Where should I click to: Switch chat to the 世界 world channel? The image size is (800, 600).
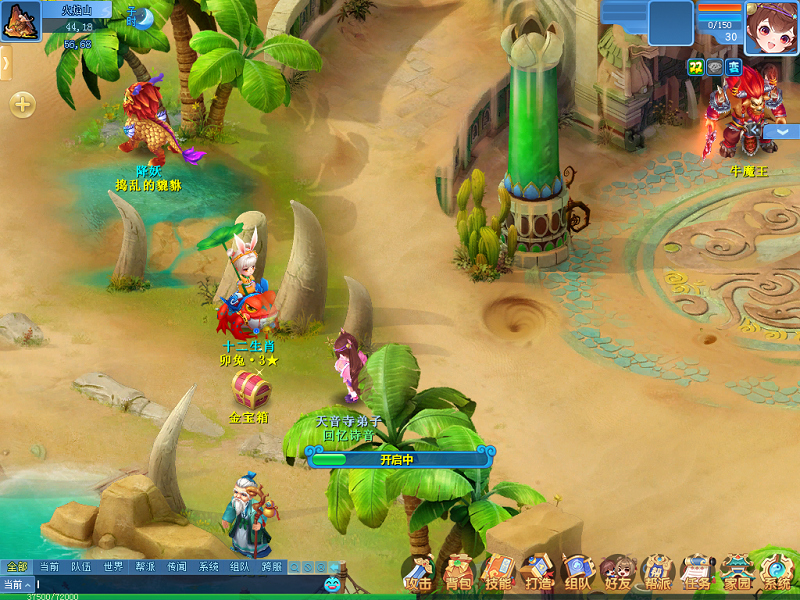coord(113,567)
